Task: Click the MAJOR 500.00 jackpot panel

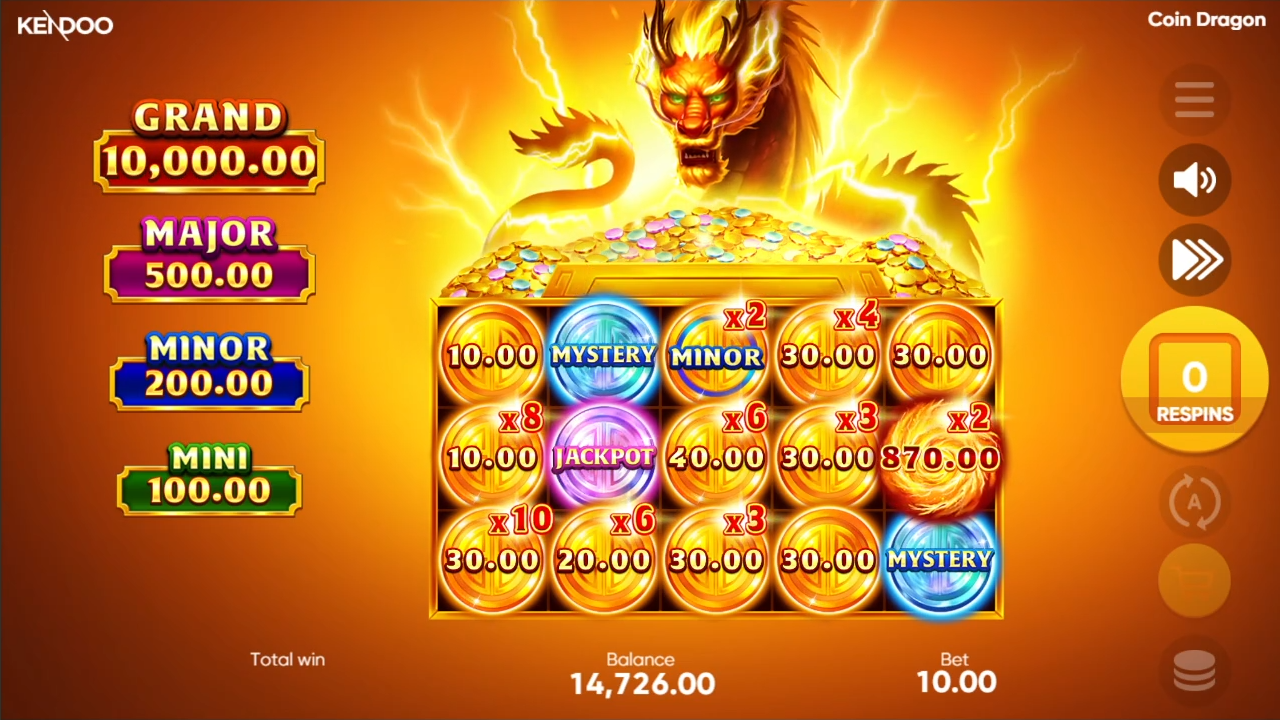Action: coord(208,255)
